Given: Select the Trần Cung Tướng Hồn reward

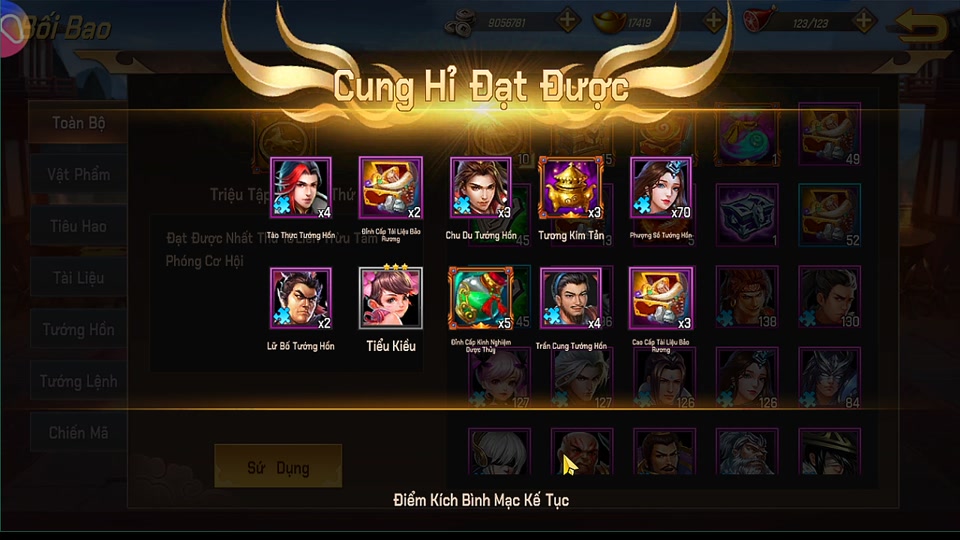Looking at the screenshot, I should (x=571, y=298).
